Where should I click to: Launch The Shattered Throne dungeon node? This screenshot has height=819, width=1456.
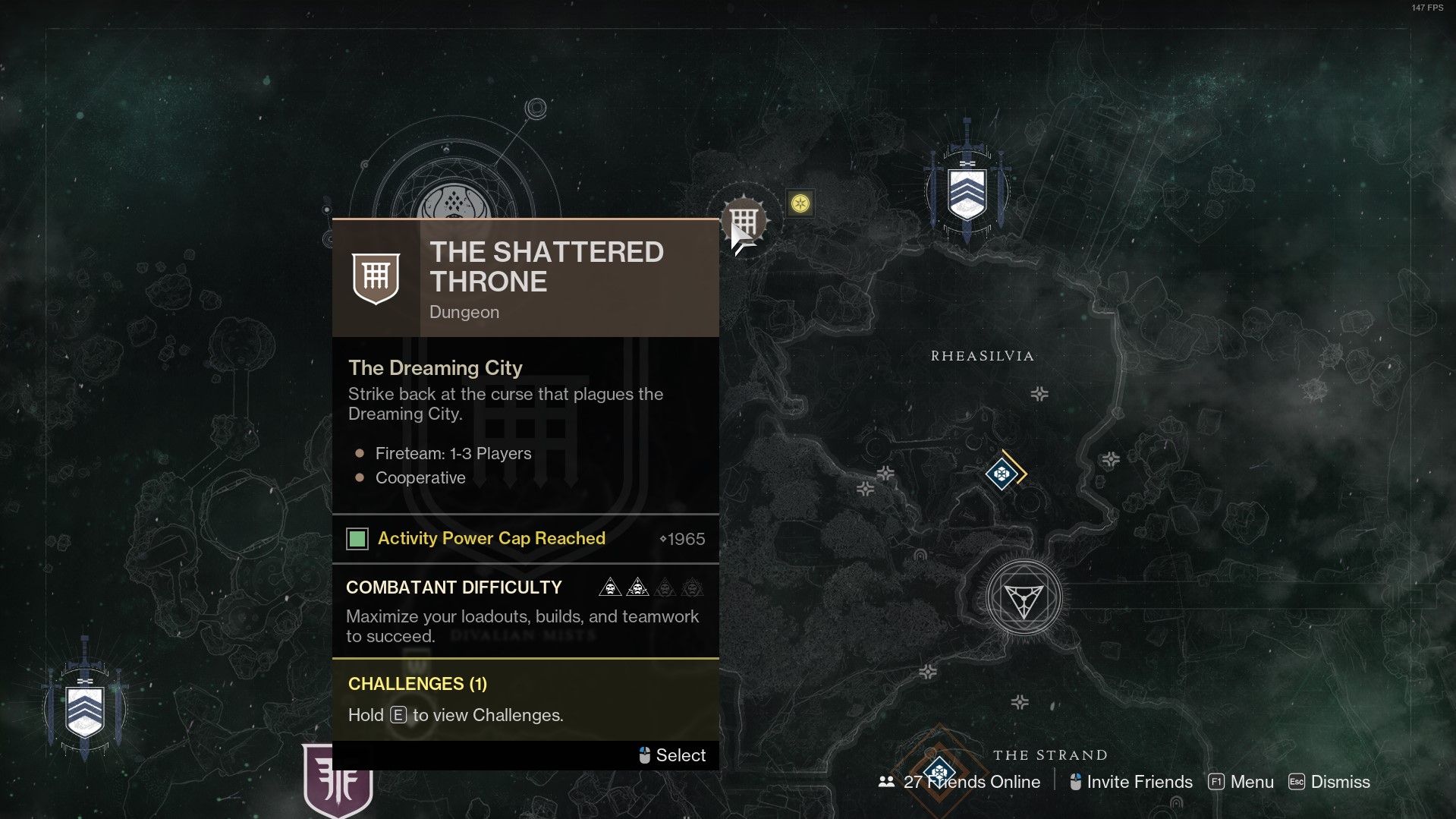744,222
